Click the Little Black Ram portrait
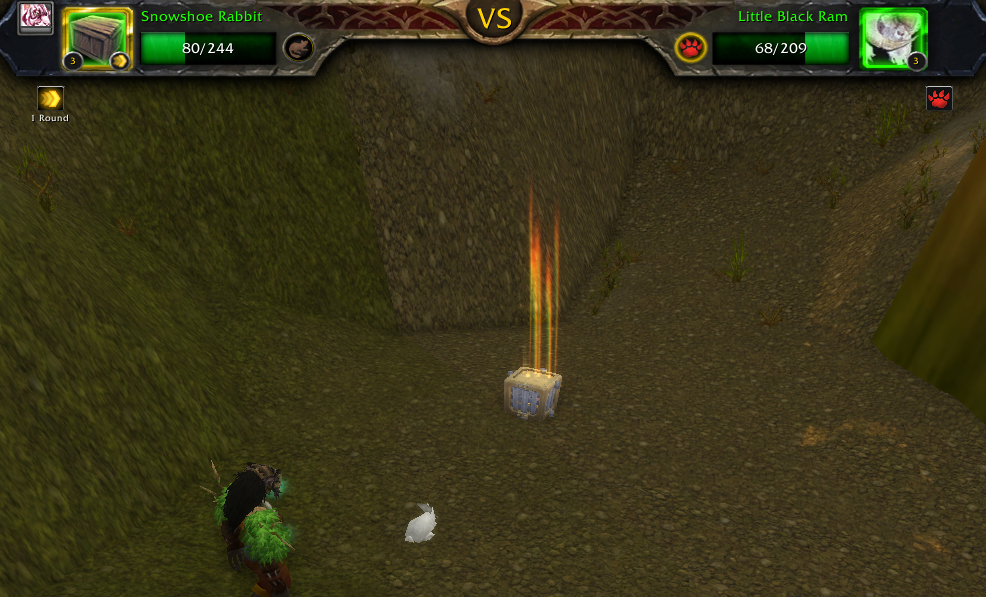 click(892, 39)
